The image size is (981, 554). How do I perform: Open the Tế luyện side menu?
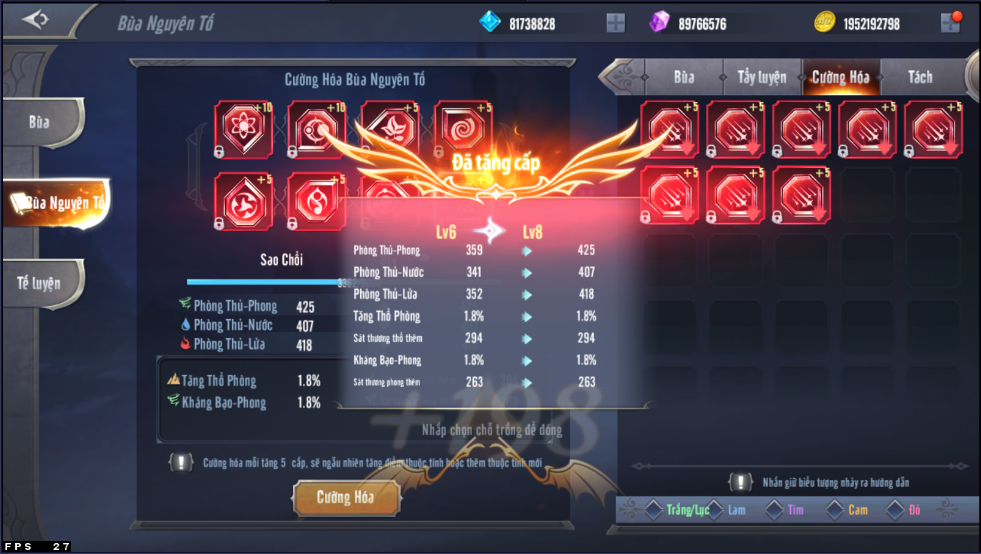40,283
